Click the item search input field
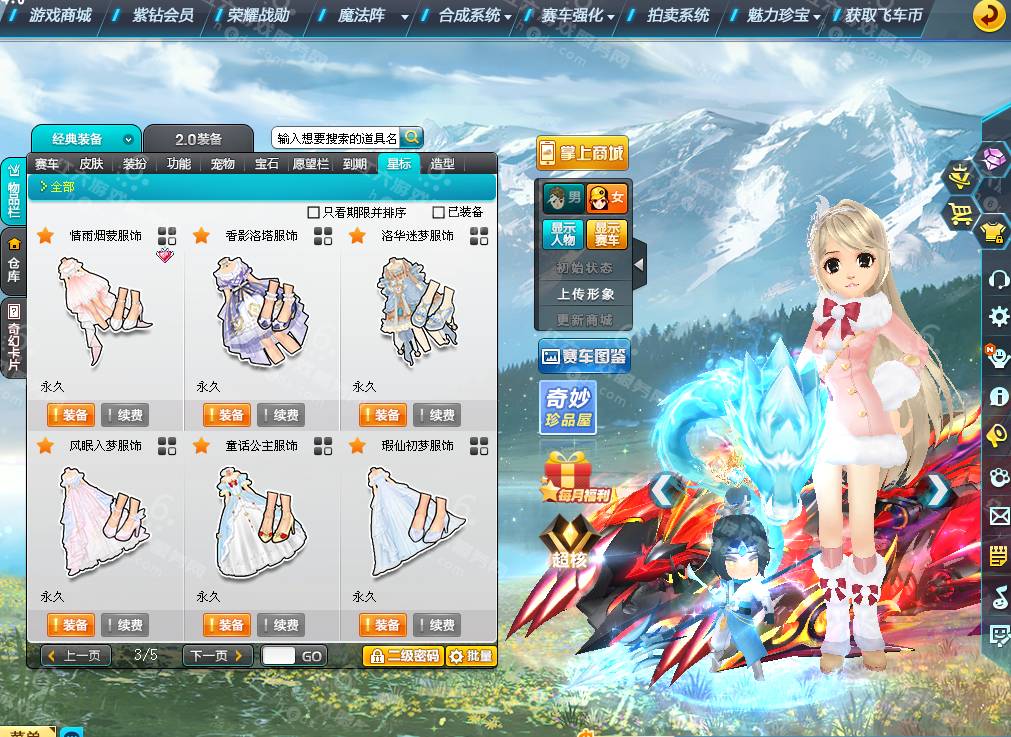Viewport: 1011px width, 737px height. (336, 138)
